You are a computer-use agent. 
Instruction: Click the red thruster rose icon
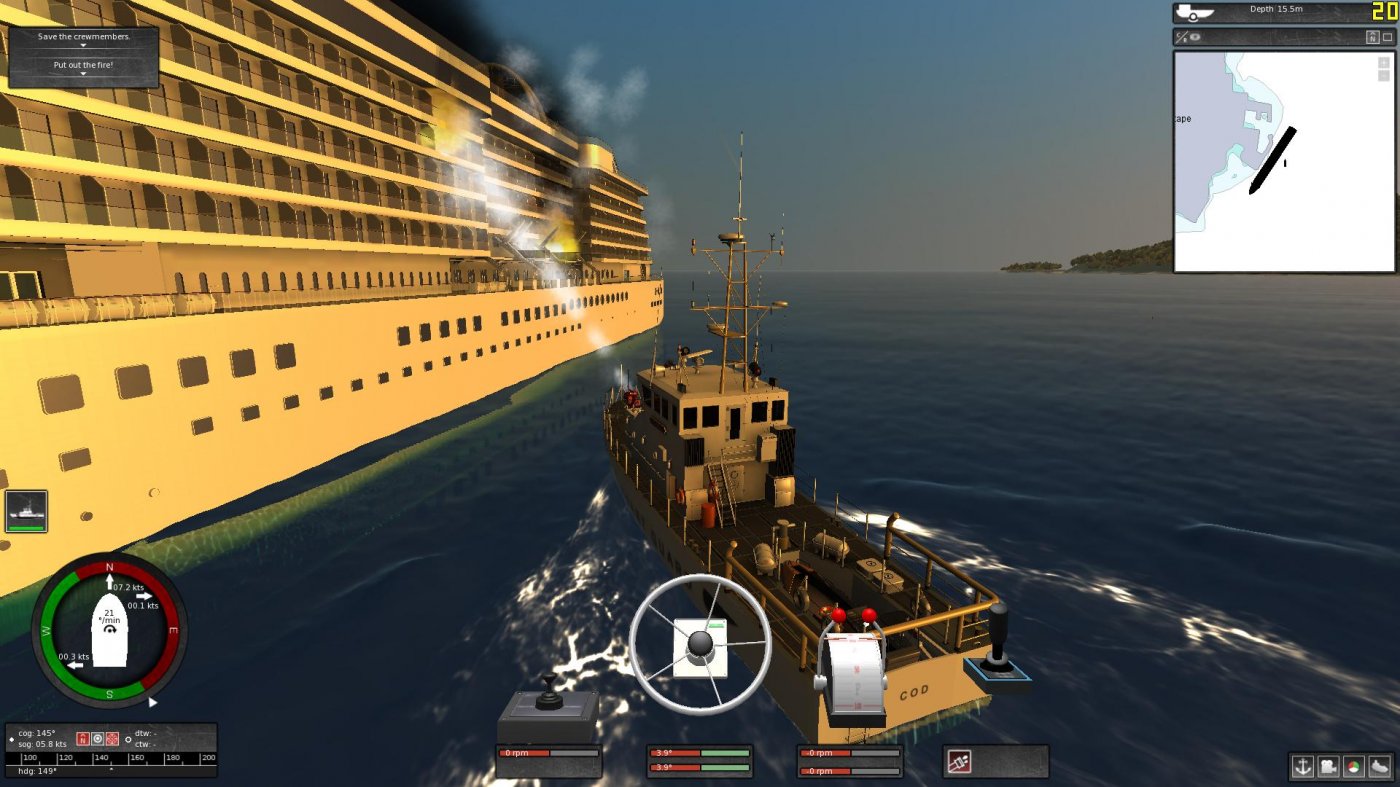point(112,737)
